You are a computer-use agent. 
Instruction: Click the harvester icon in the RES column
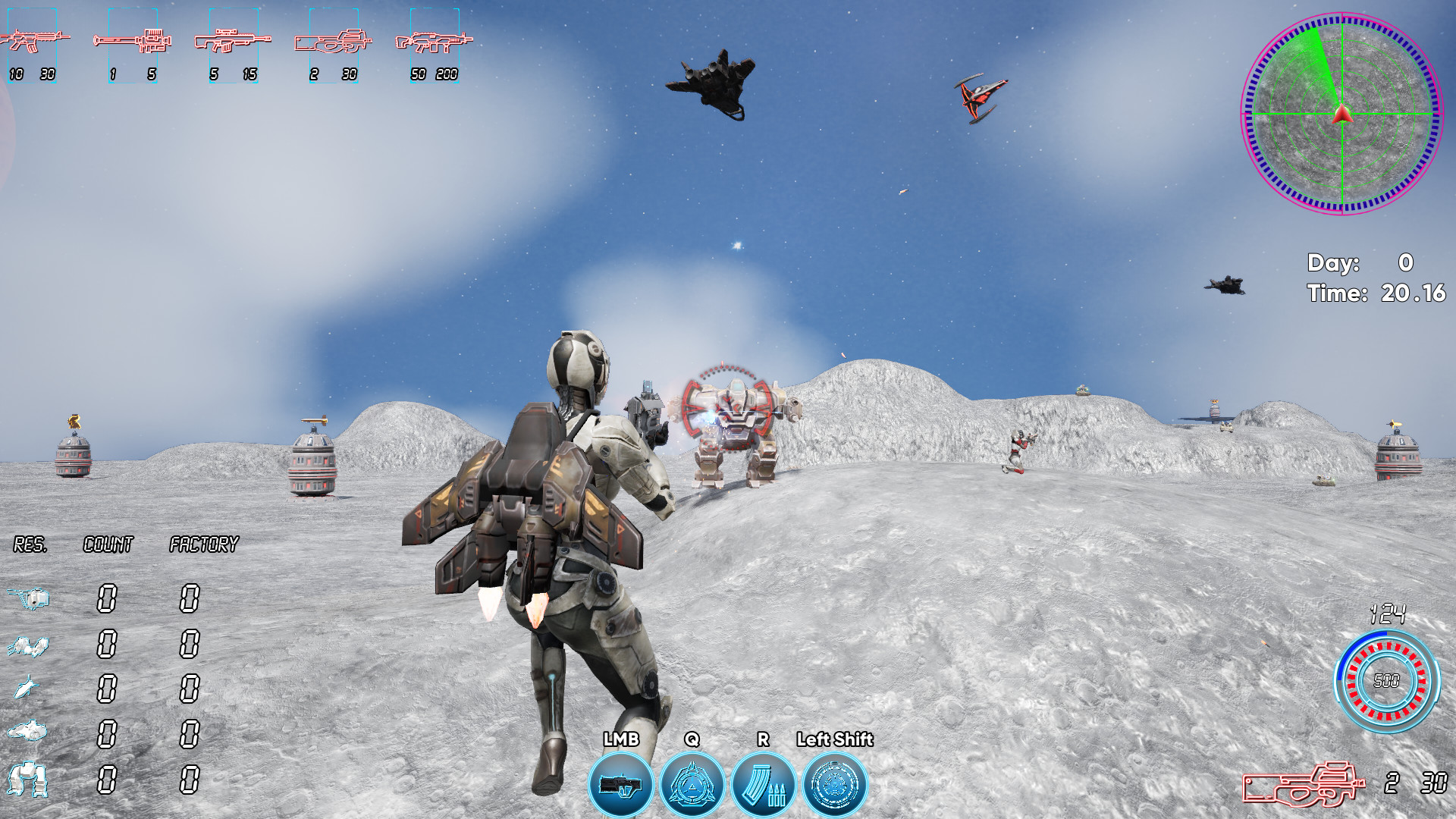click(29, 598)
